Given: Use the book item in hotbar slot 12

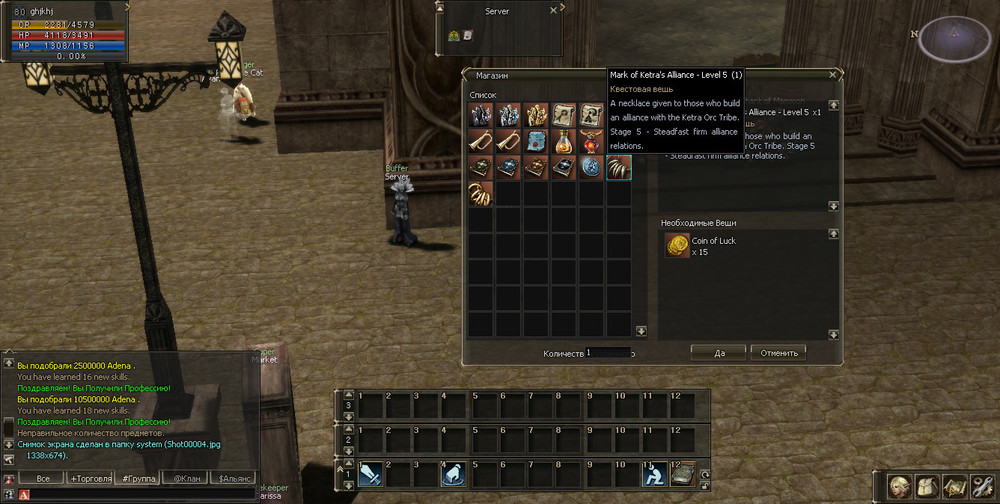Looking at the screenshot, I should click(x=683, y=473).
